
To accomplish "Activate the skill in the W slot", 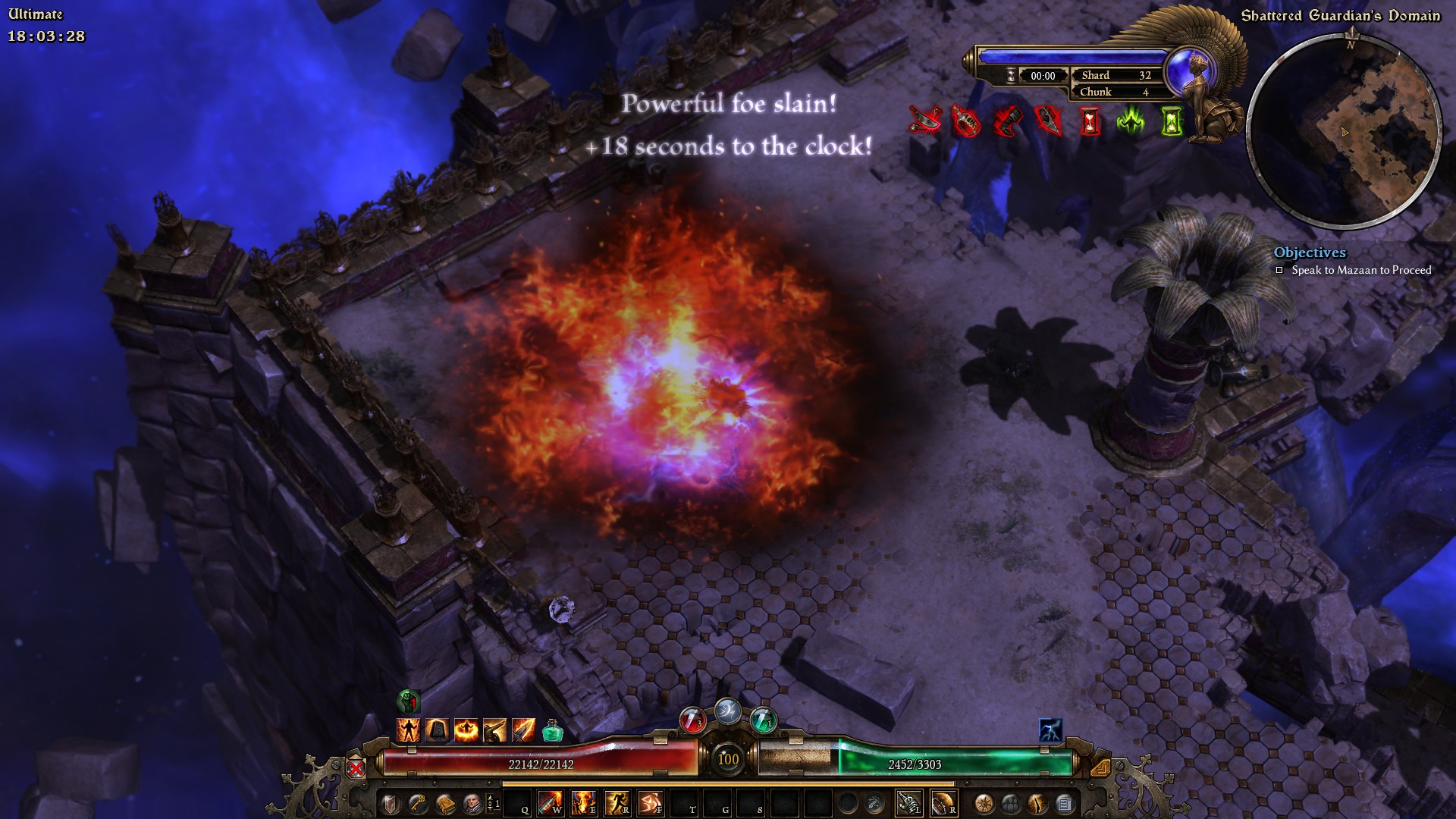I will point(551,803).
